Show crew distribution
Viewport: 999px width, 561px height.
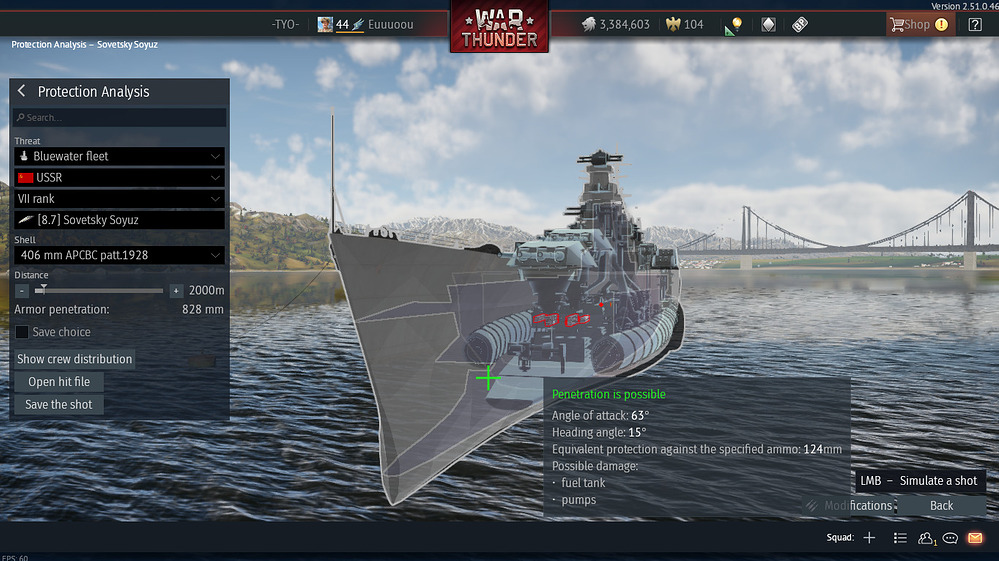click(x=75, y=359)
